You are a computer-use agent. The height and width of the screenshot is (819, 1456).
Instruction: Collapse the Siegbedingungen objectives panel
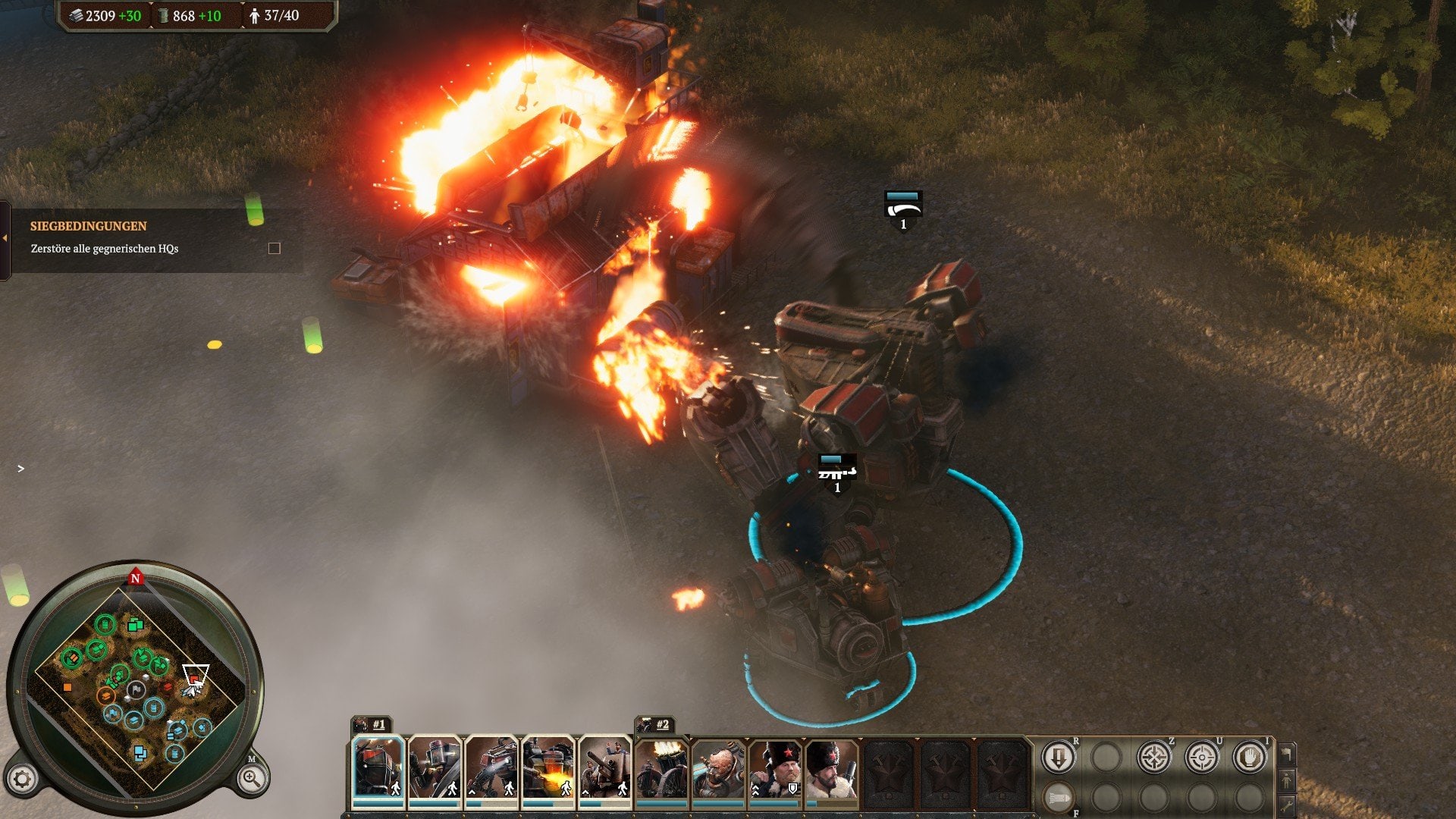5,238
